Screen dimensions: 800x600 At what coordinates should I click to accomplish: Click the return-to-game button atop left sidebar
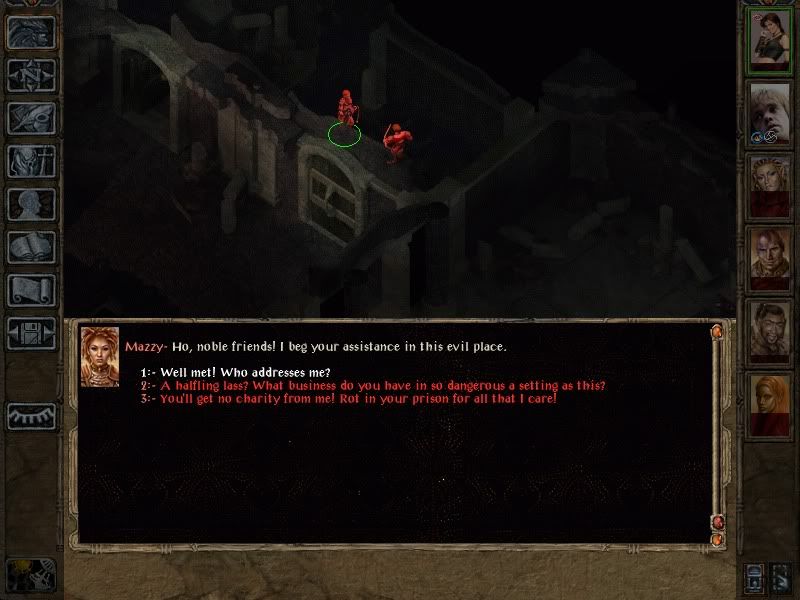pyautogui.click(x=31, y=33)
